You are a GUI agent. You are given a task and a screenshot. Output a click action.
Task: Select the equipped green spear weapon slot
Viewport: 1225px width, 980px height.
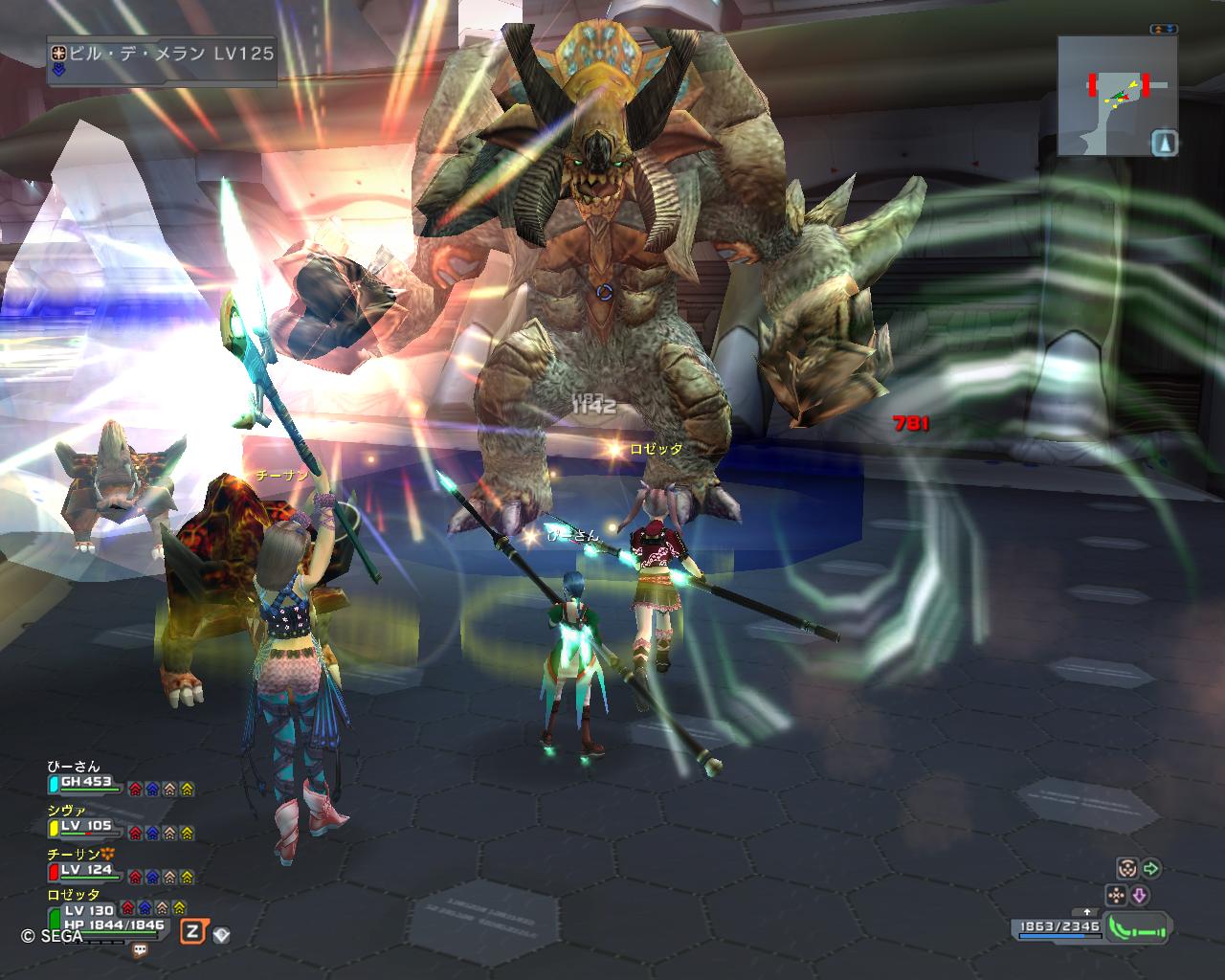[x=1139, y=928]
